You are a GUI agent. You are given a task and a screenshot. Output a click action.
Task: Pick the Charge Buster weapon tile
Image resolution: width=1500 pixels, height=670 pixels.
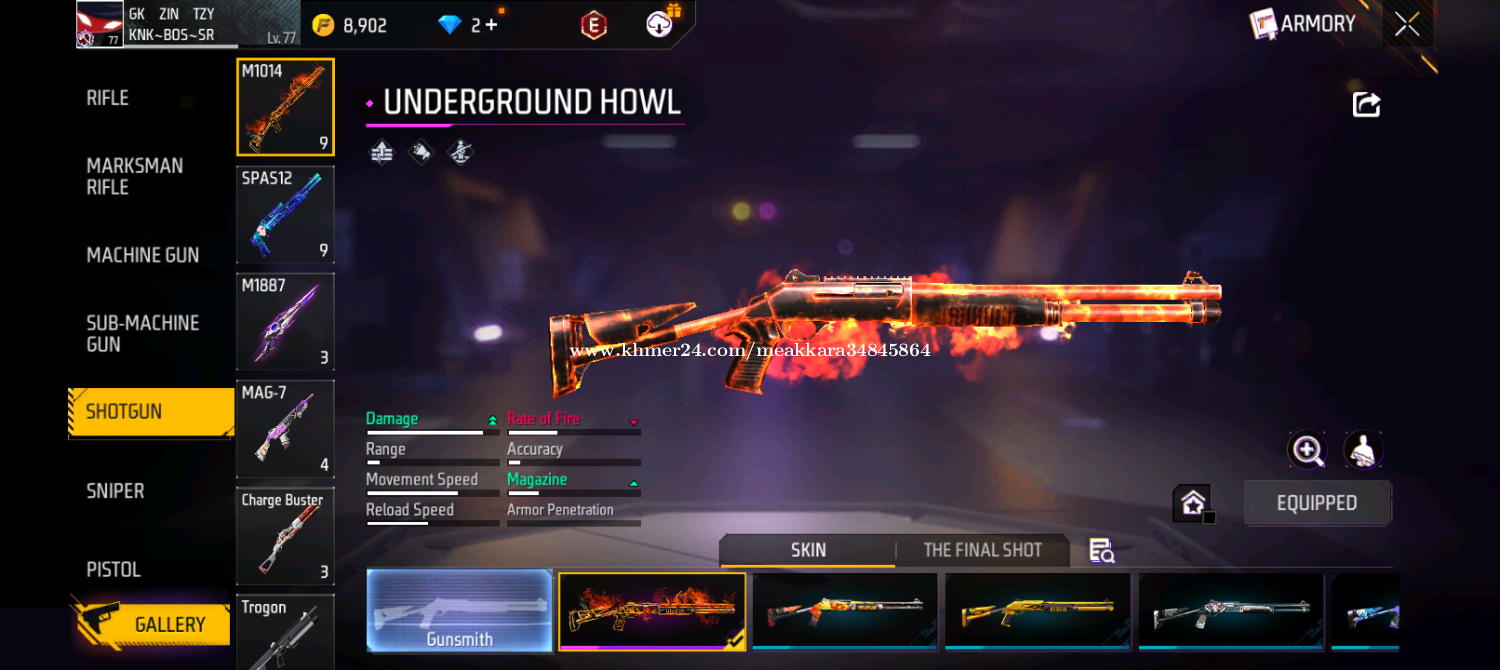point(285,535)
